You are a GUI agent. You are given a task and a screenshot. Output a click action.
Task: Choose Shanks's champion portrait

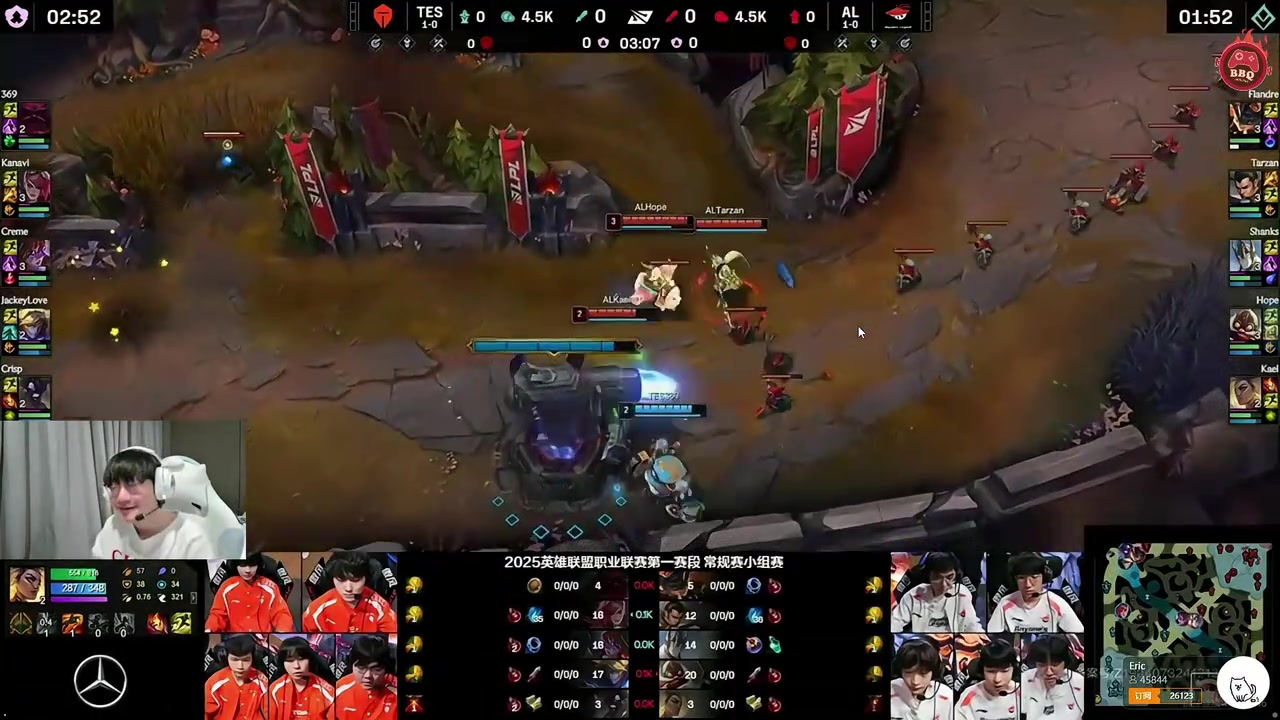[1244, 255]
